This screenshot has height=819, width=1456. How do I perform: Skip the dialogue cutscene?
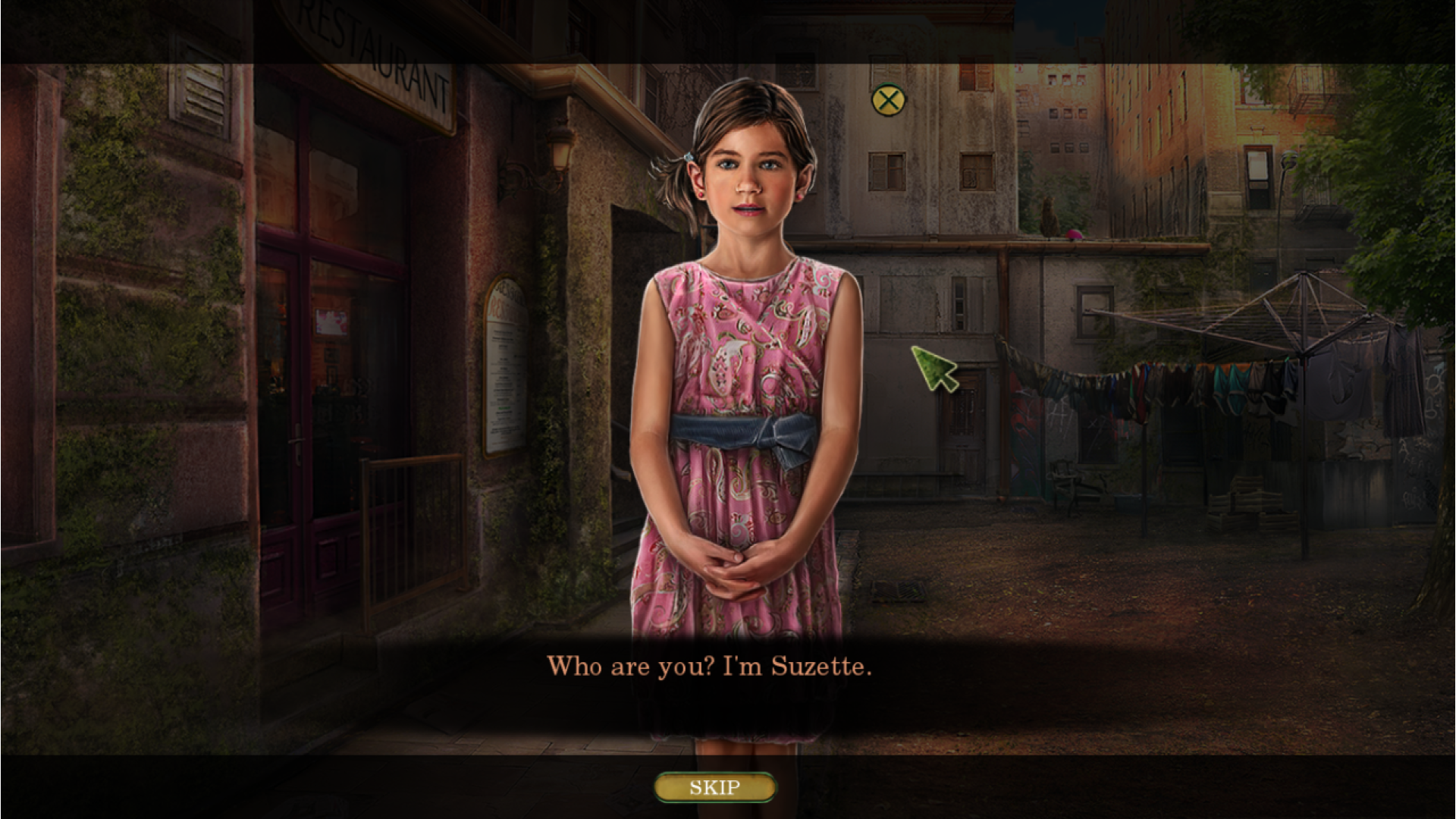(x=714, y=787)
